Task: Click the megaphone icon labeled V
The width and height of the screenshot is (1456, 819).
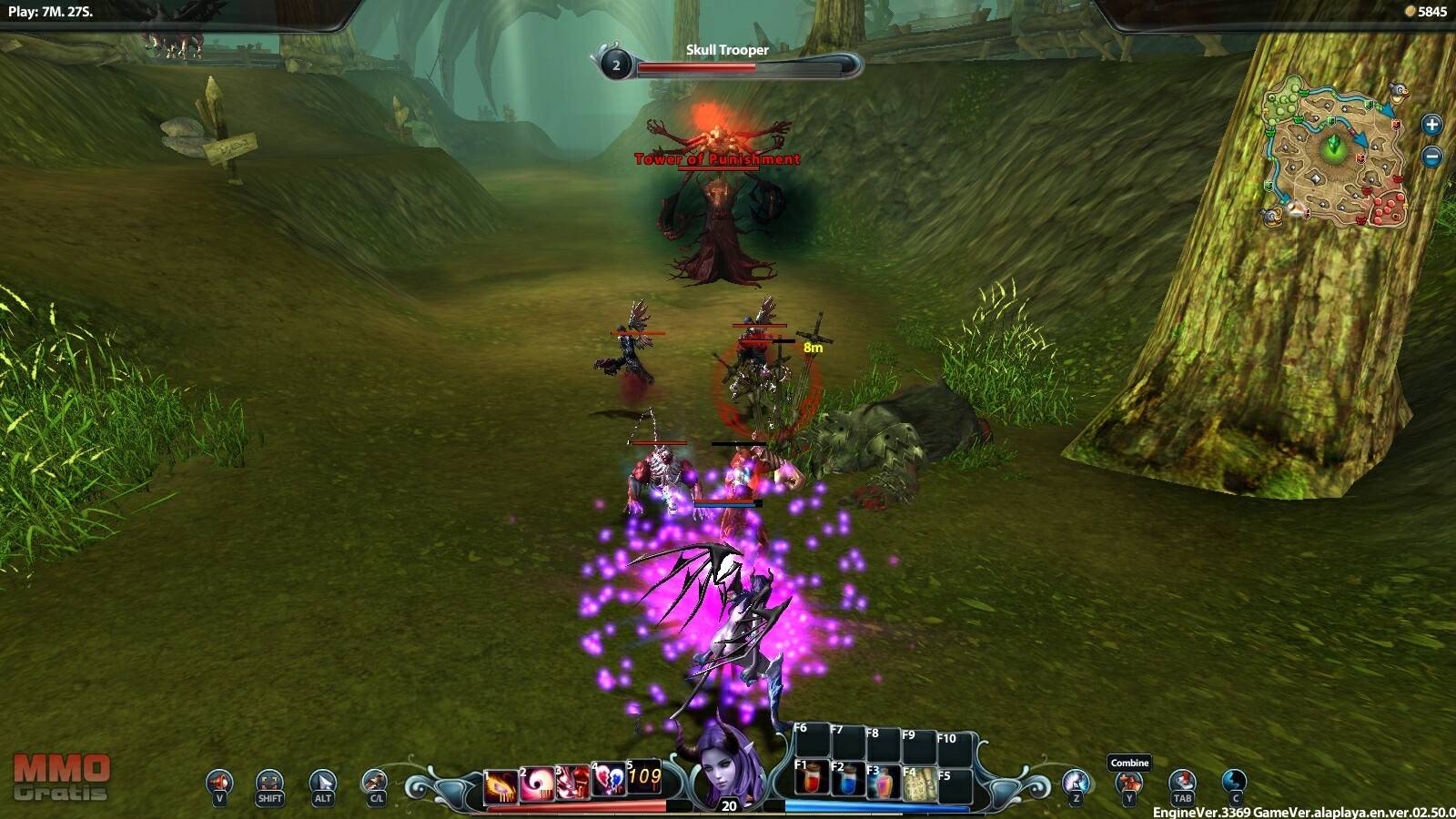Action: [x=219, y=783]
